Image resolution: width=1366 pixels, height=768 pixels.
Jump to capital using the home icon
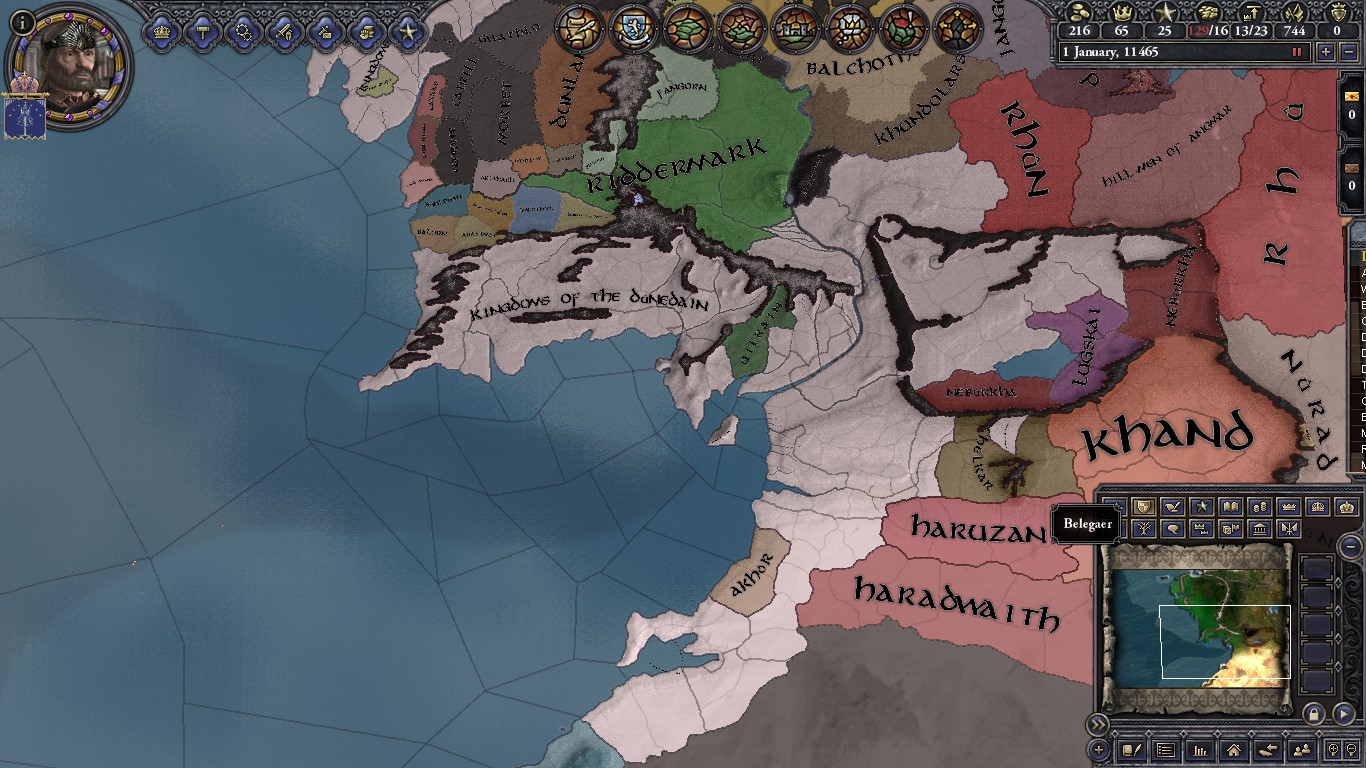[1234, 751]
